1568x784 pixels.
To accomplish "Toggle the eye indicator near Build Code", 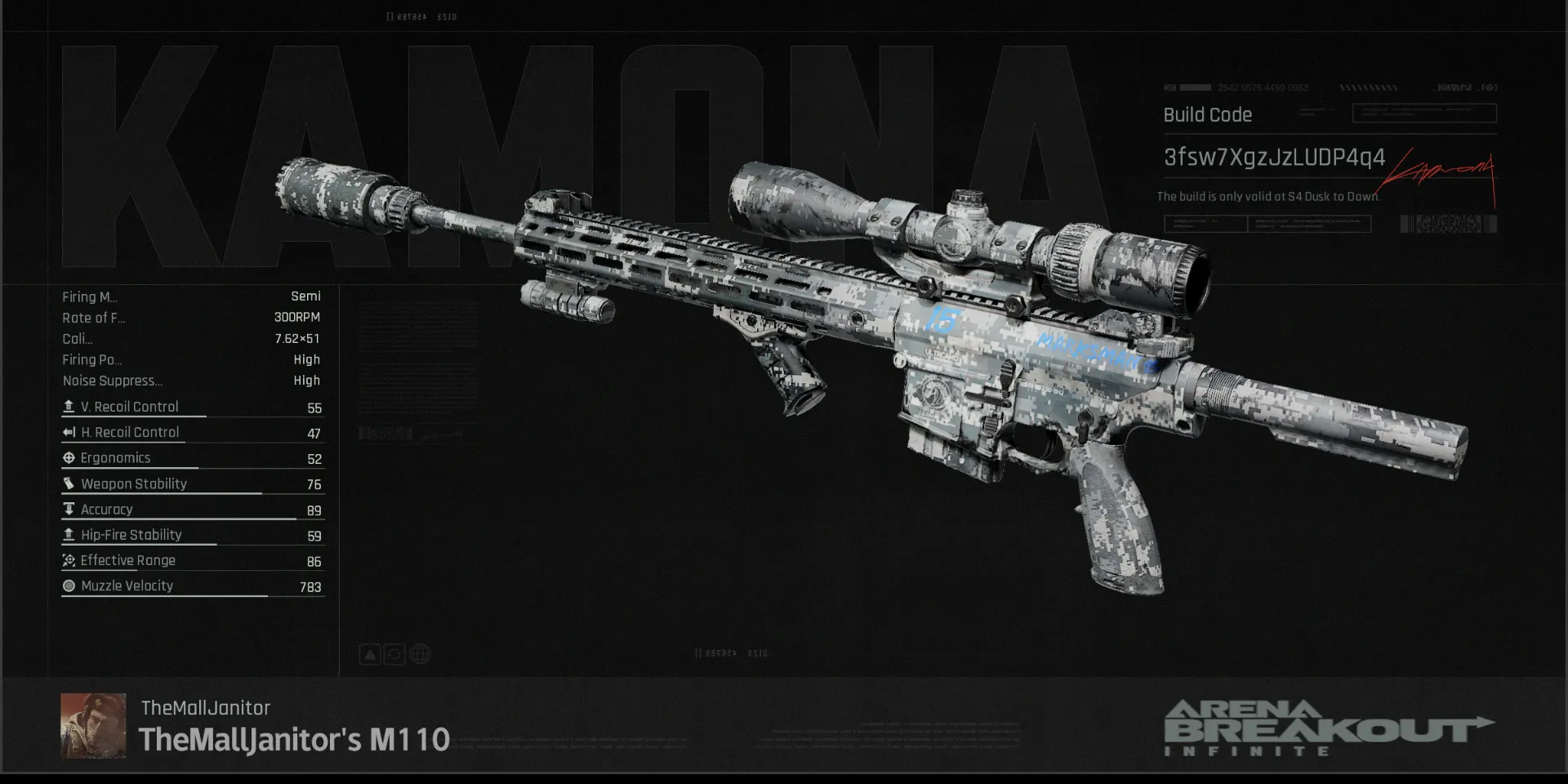I will point(1490,87).
